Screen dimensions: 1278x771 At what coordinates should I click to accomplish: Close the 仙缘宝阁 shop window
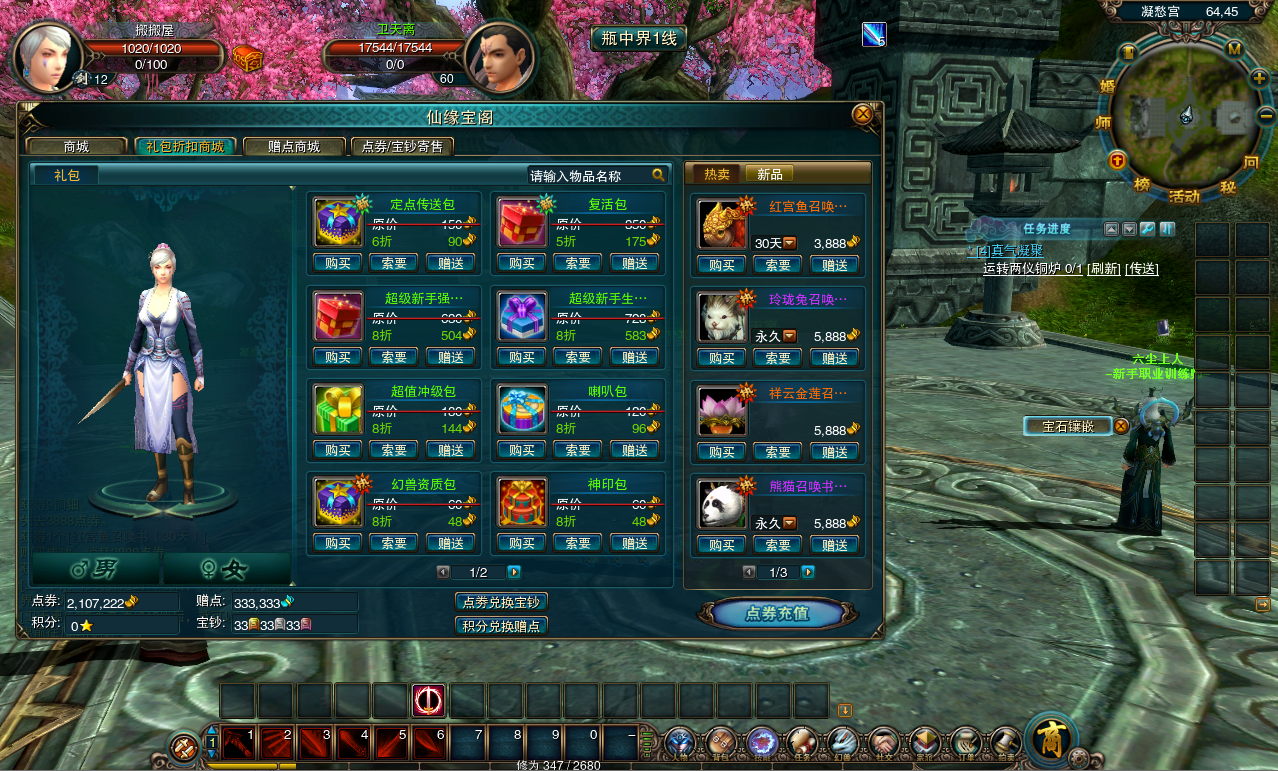(862, 115)
